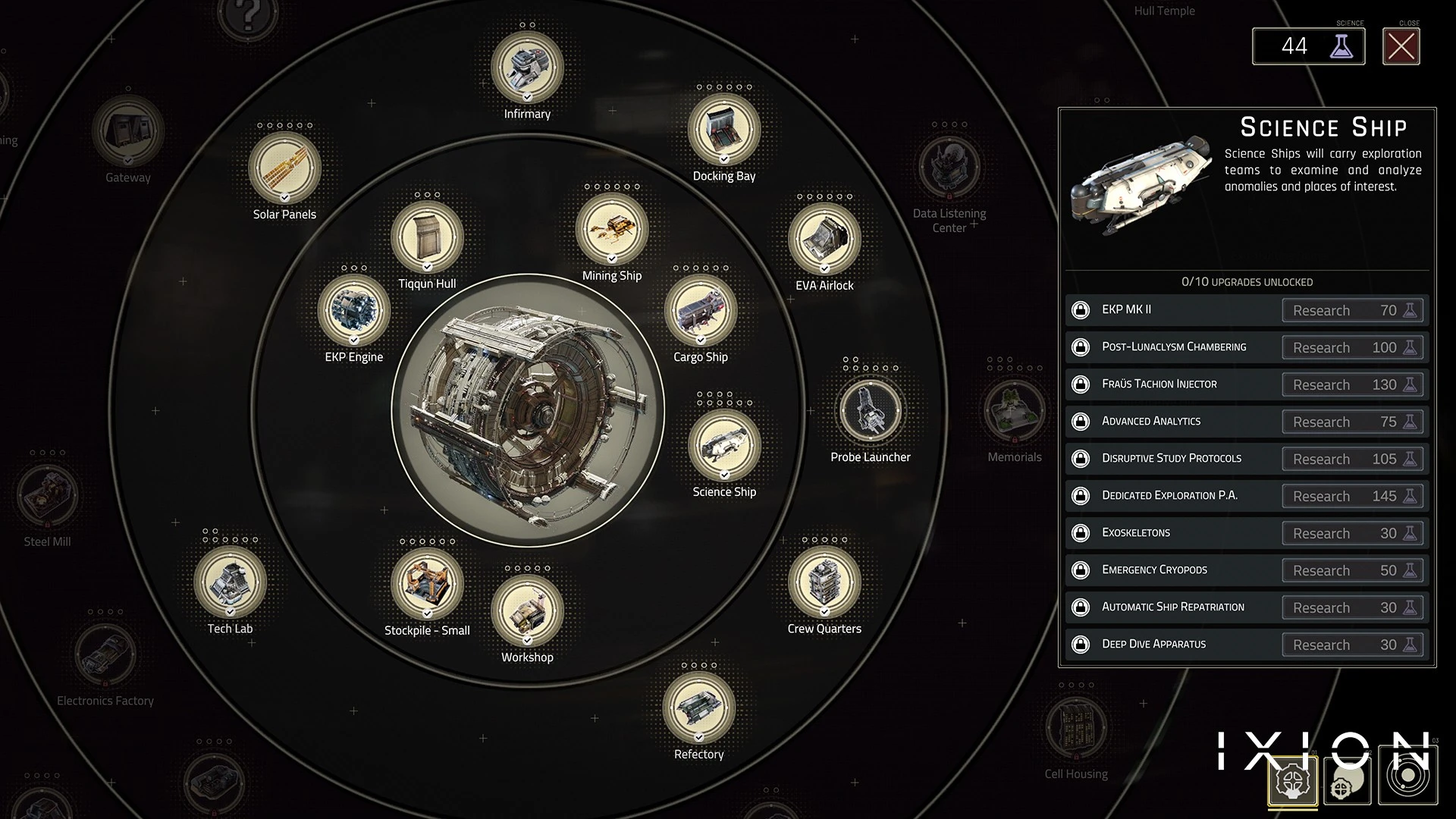Choose the Tech Lab node
The height and width of the screenshot is (819, 1456).
tap(230, 582)
